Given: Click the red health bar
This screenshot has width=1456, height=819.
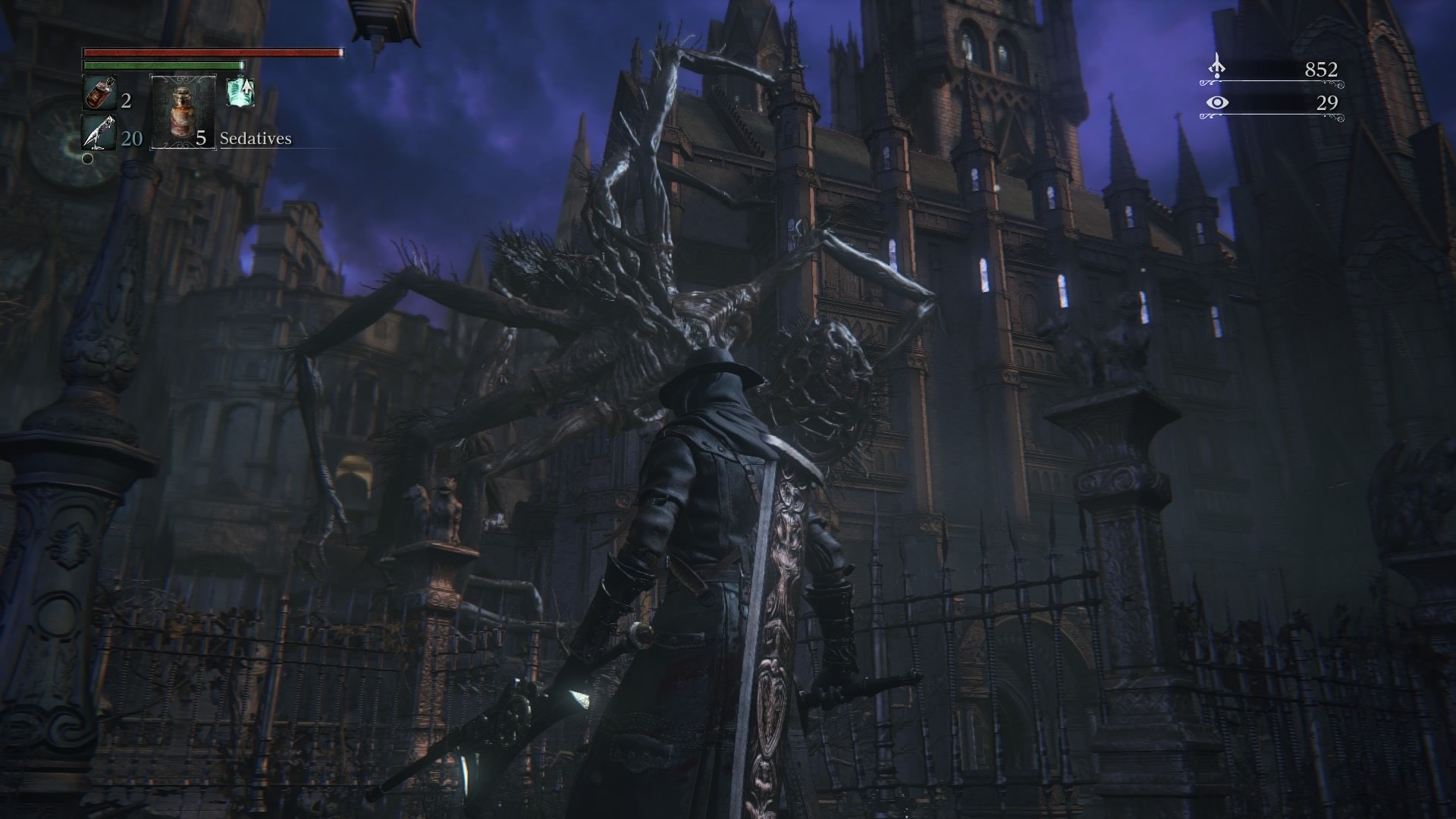Looking at the screenshot, I should coord(212,55).
